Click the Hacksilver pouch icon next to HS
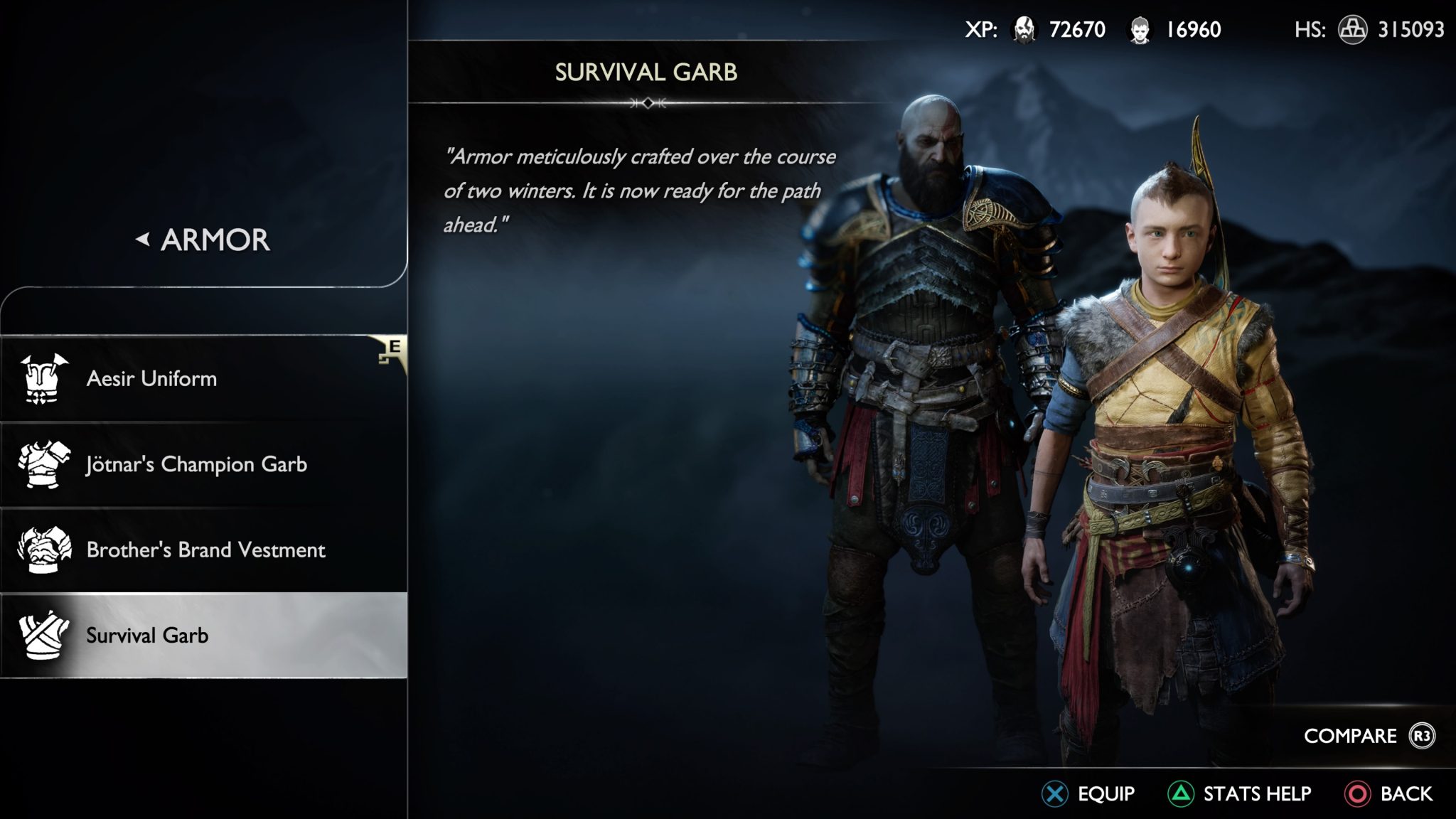This screenshot has width=1456, height=819. [x=1353, y=31]
